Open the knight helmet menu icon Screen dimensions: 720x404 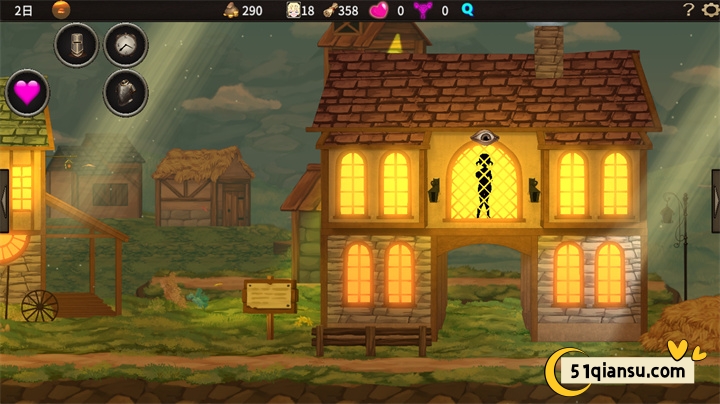tap(76, 45)
